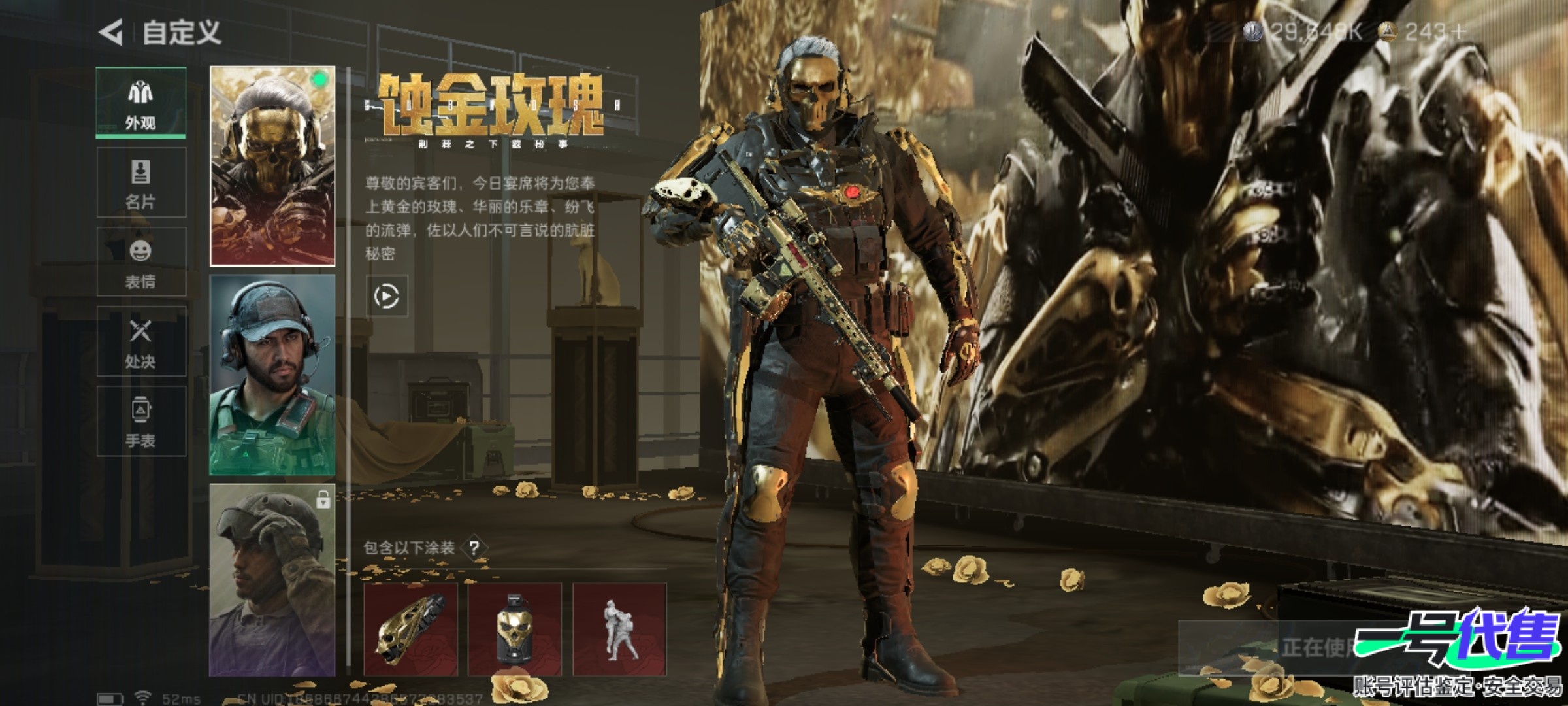Screen dimensions: 1568x706
Task: Show help for 包含以下涂装 question mark
Action: pos(475,548)
